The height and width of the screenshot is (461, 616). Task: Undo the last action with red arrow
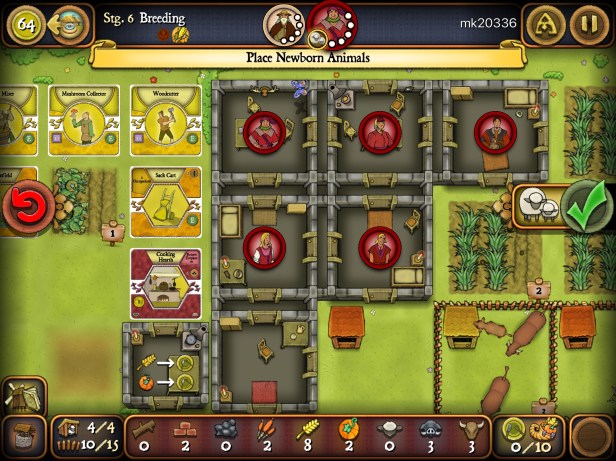pos(21,209)
